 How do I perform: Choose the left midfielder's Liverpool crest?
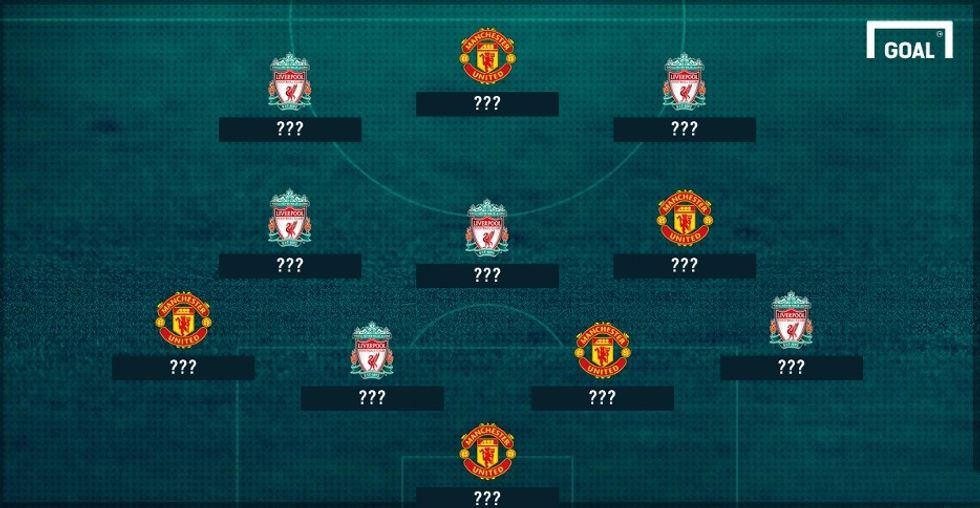(289, 217)
